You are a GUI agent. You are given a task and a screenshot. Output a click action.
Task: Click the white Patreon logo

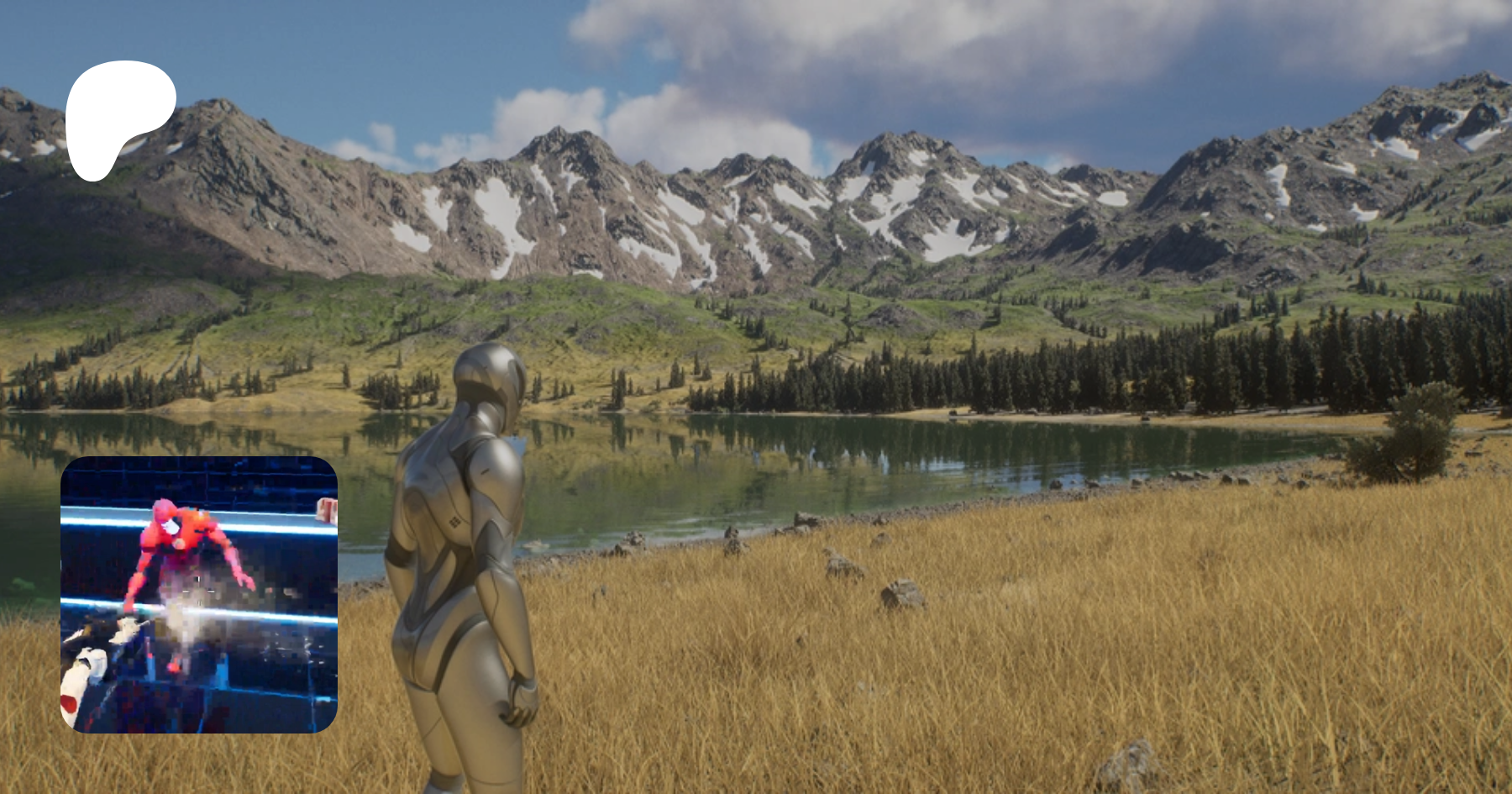point(116,116)
